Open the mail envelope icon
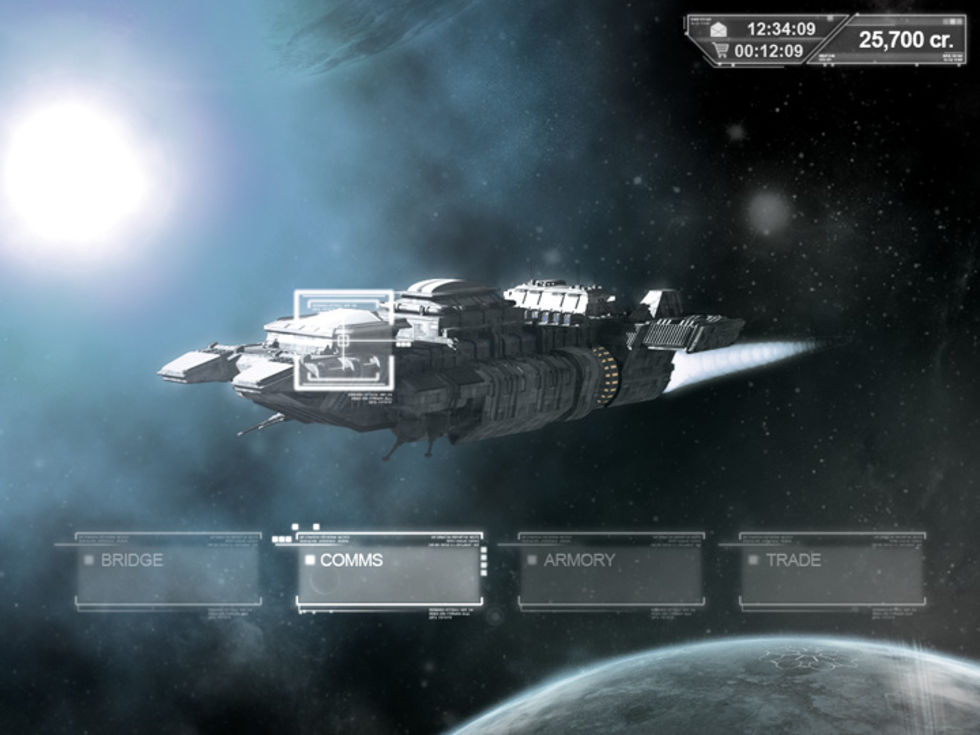Image resolution: width=980 pixels, height=735 pixels. coord(719,29)
